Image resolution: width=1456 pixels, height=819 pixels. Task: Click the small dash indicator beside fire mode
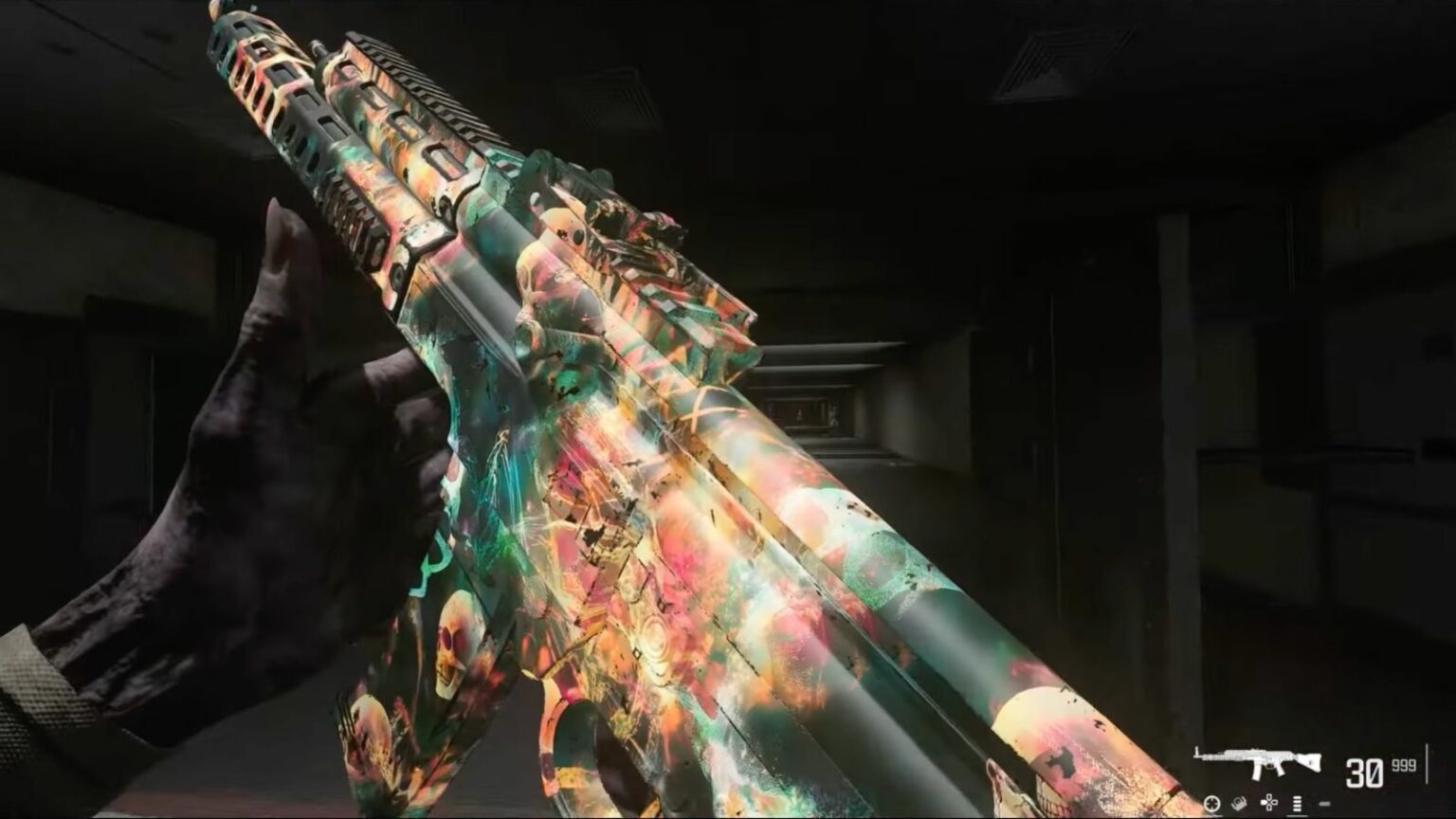tap(1324, 803)
